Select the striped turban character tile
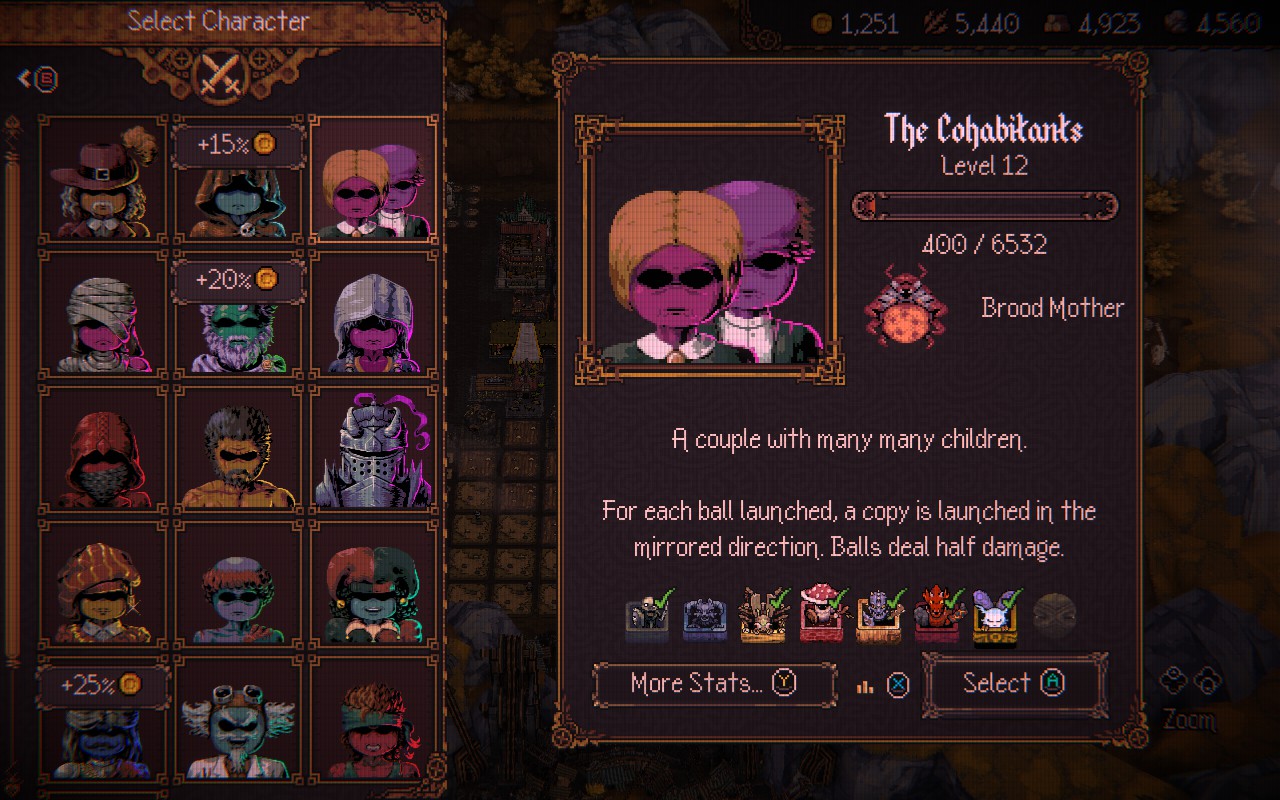 (x=103, y=584)
